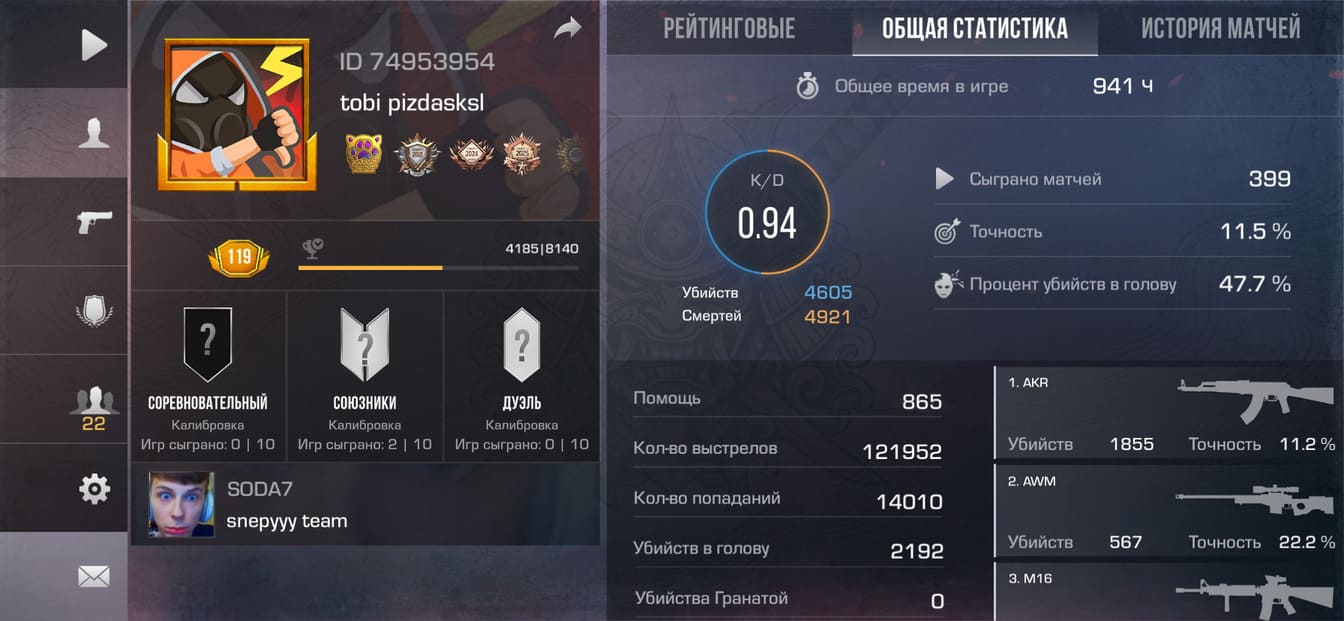Viewport: 1344px width, 621px height.
Task: Open the SODA7 snepyyy team row
Action: point(365,505)
